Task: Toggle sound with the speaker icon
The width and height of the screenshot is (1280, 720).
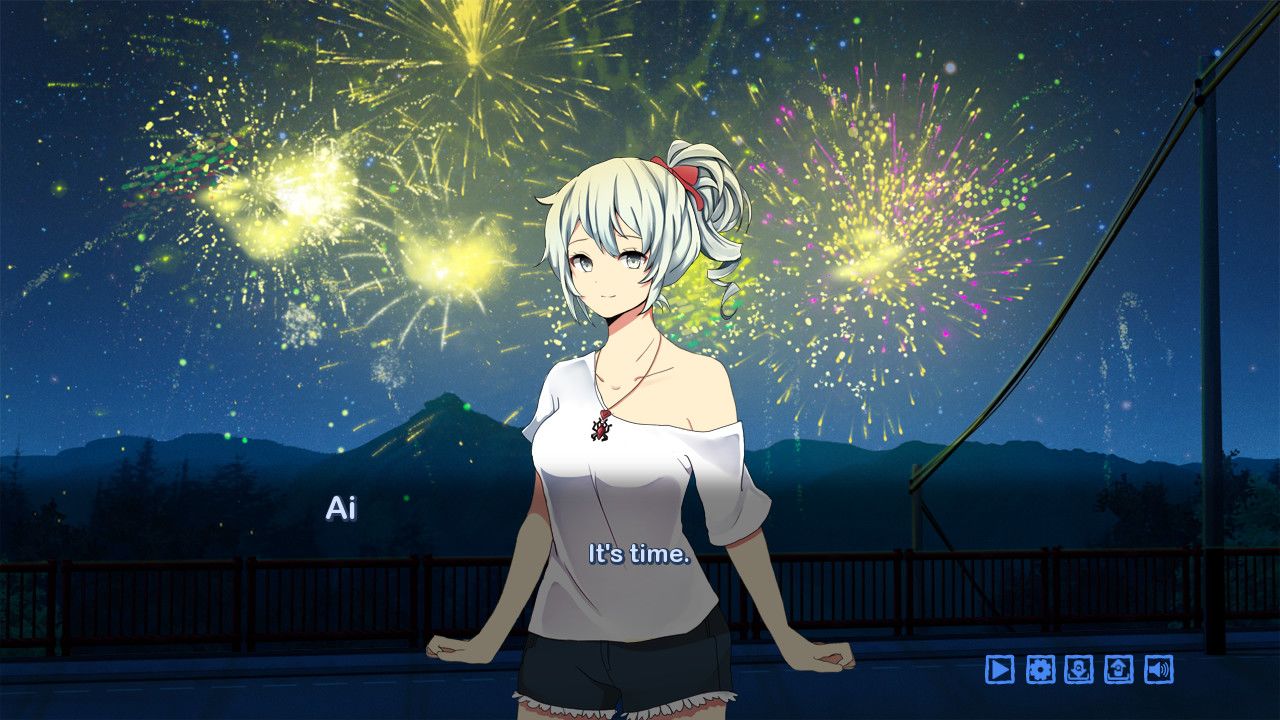Action: [1158, 669]
